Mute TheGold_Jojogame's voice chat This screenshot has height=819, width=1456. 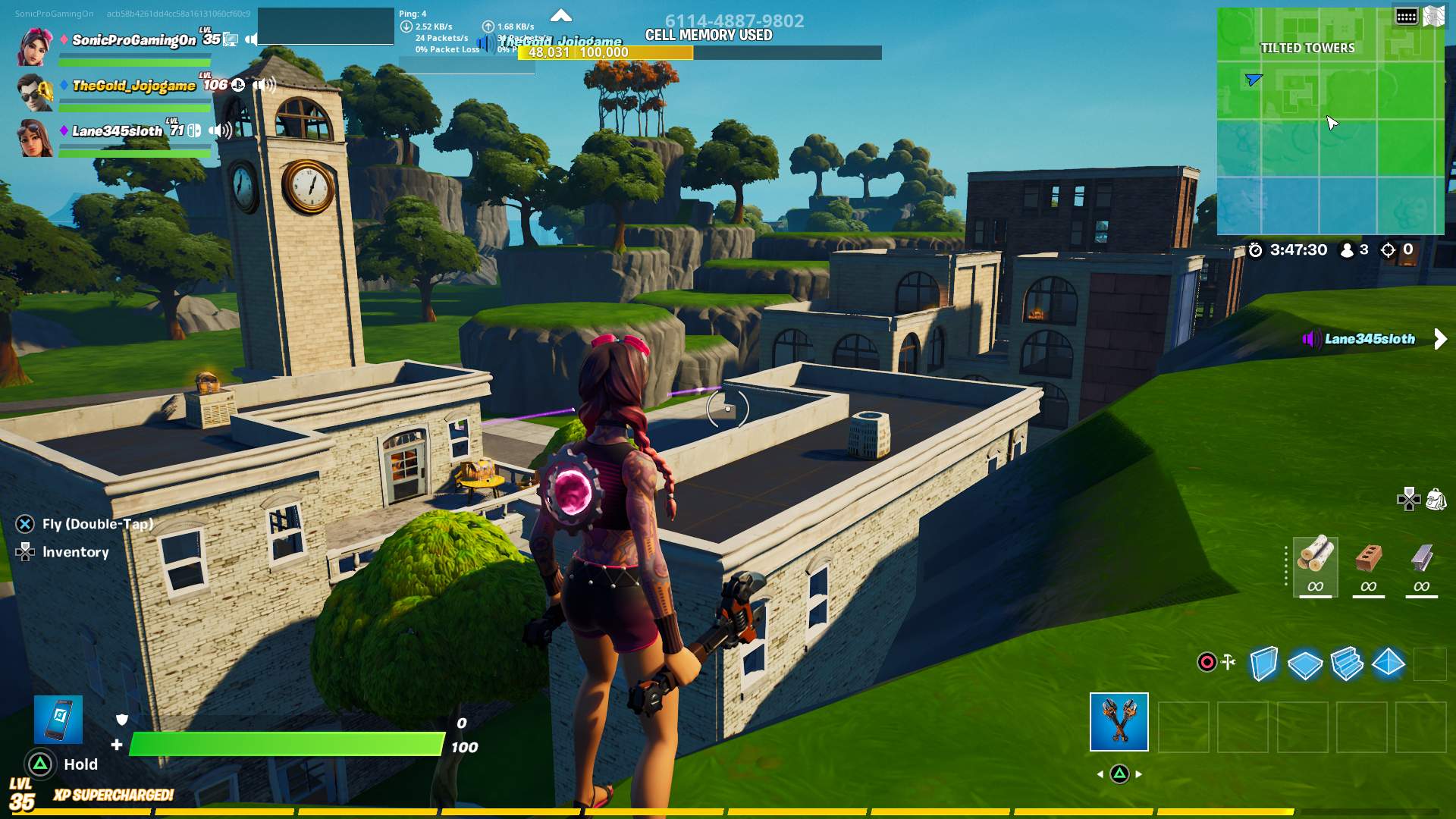(x=265, y=86)
